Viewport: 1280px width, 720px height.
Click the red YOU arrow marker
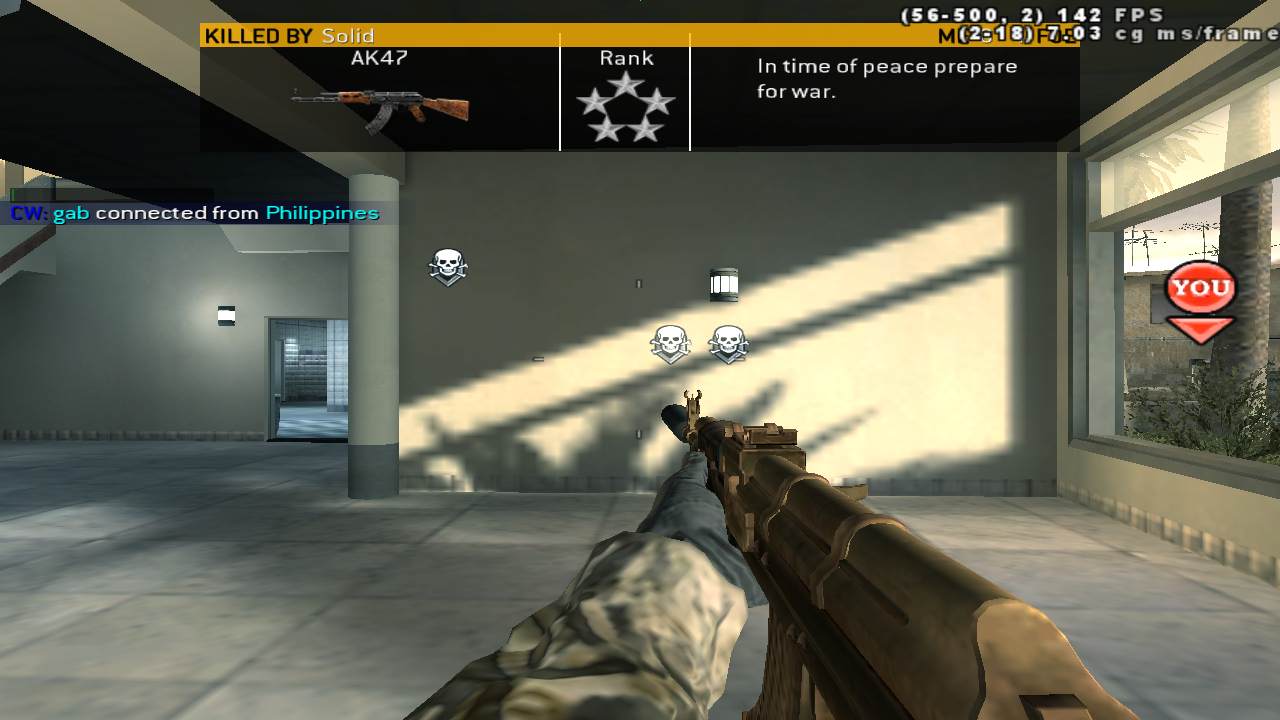click(1200, 301)
